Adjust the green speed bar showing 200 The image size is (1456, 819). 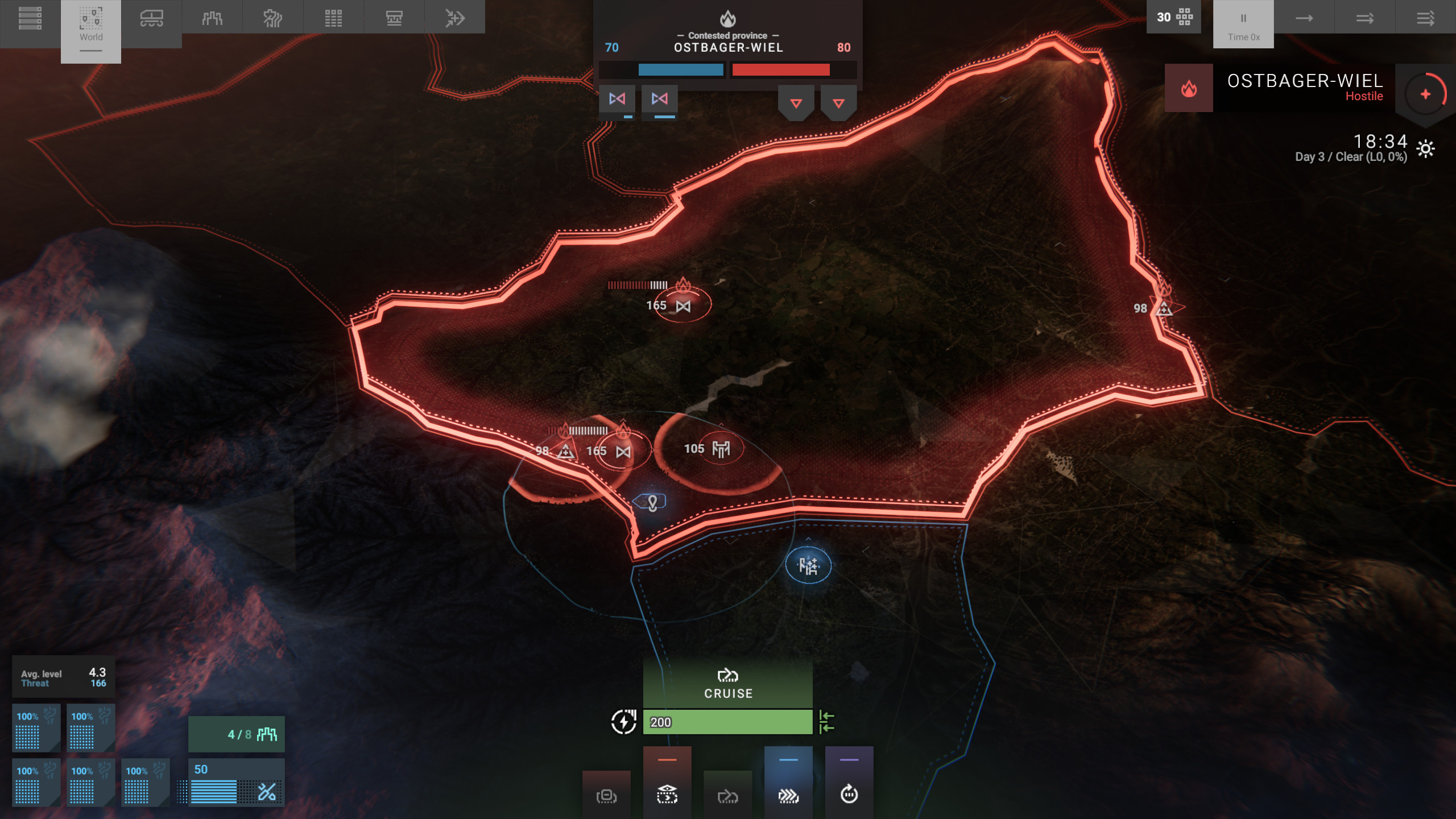pos(728,721)
